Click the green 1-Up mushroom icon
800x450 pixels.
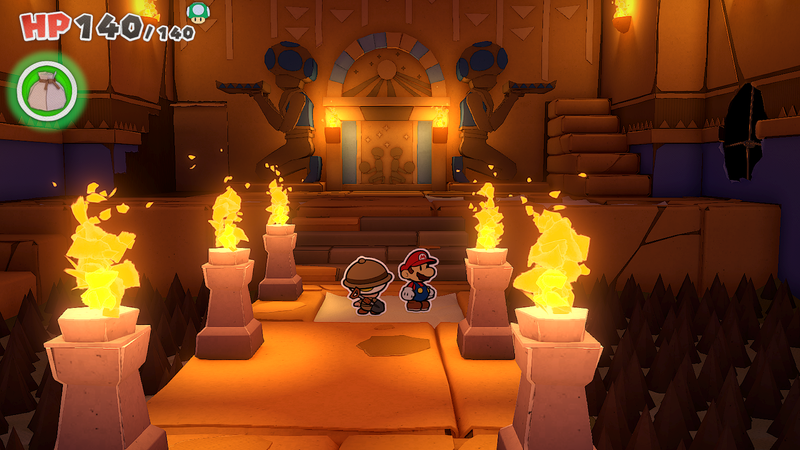tap(198, 12)
